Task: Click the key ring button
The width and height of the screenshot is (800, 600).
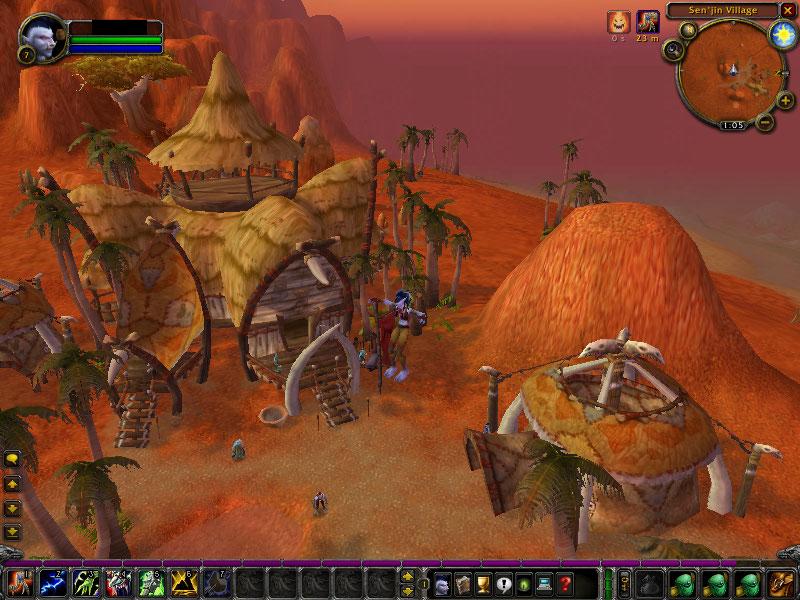Action: pyautogui.click(x=625, y=583)
